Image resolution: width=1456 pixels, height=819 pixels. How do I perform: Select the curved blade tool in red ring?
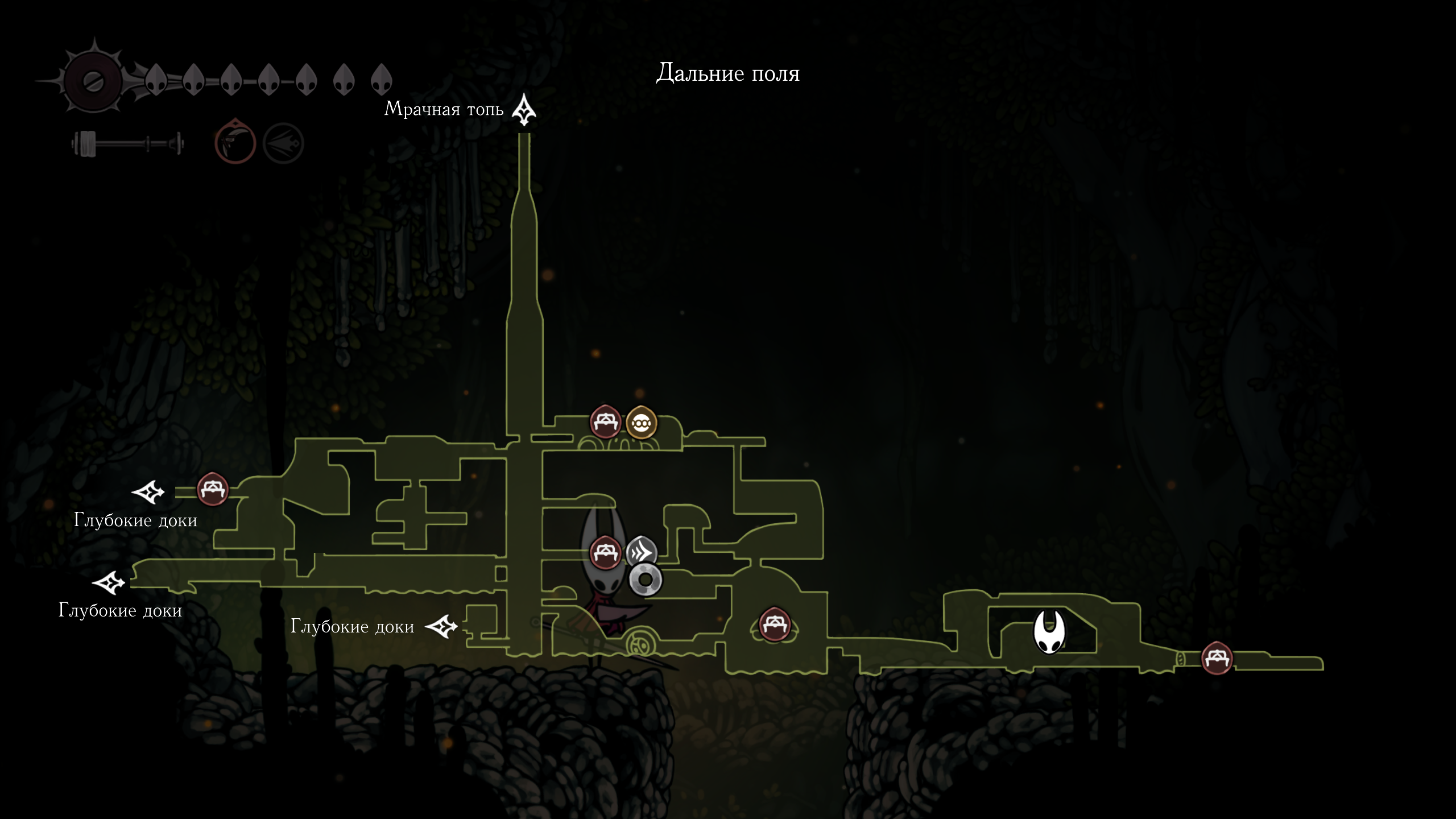[x=235, y=142]
